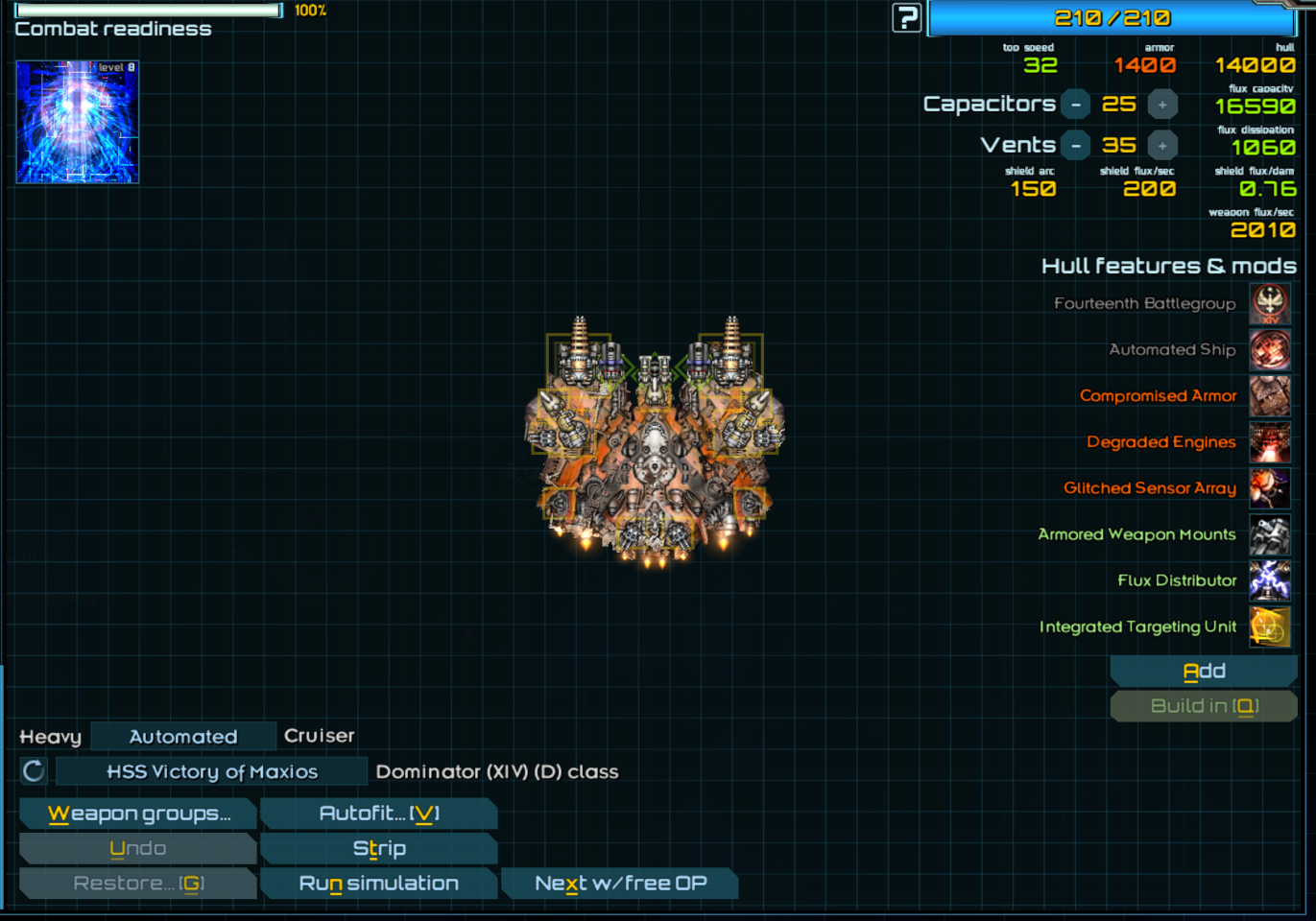Viewport: 1316px width, 921px height.
Task: Inspect the Glitched Sensor Array icon
Action: tap(1269, 488)
